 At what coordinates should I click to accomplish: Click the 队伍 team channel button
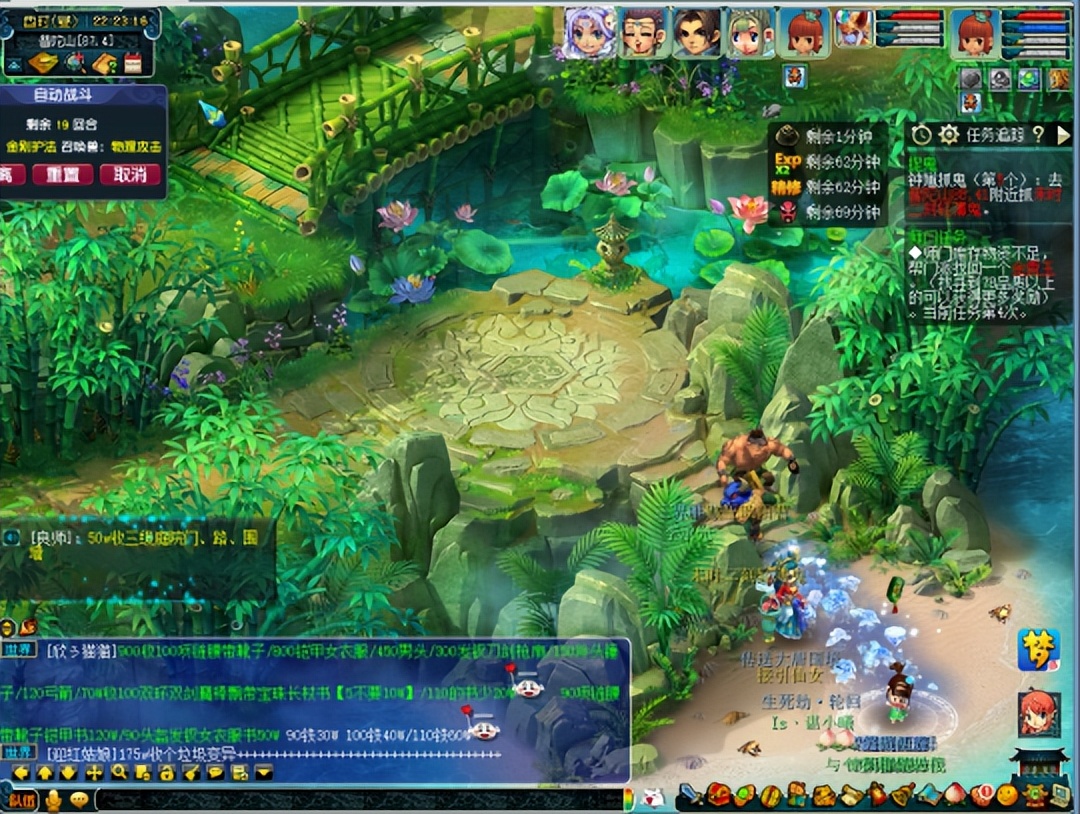[21, 800]
